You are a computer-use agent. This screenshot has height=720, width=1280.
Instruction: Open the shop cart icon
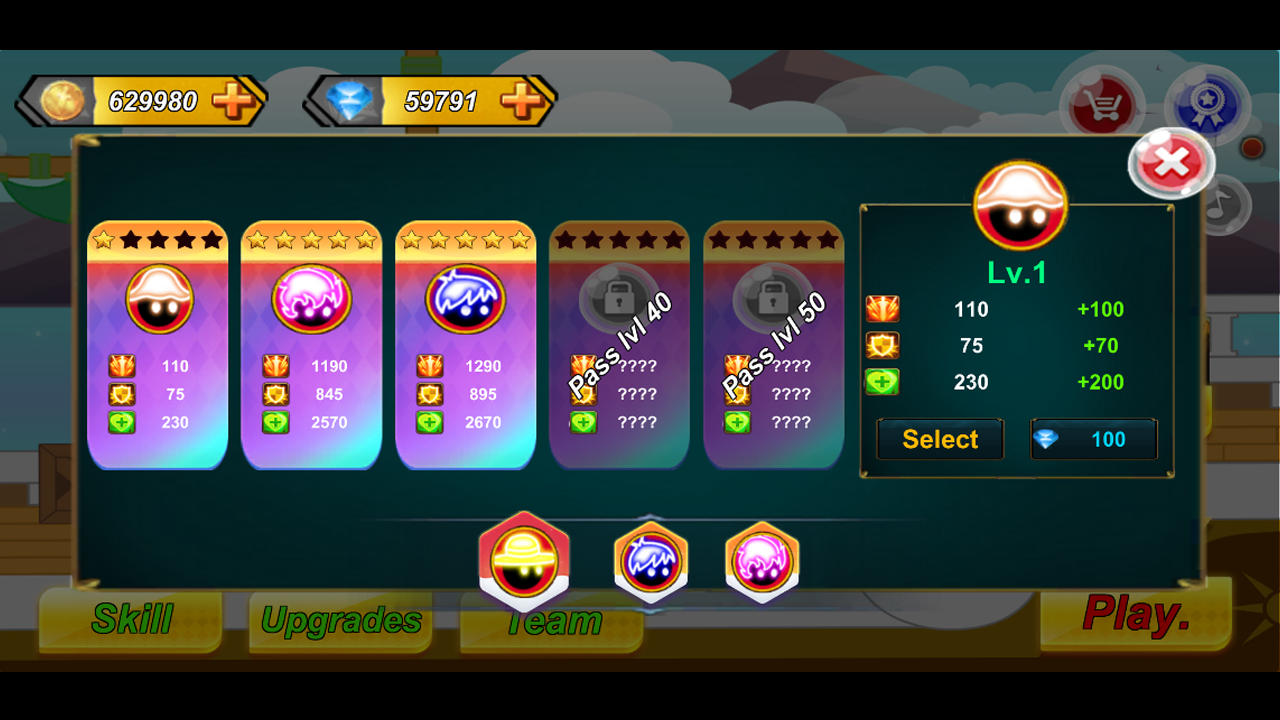point(1101,103)
